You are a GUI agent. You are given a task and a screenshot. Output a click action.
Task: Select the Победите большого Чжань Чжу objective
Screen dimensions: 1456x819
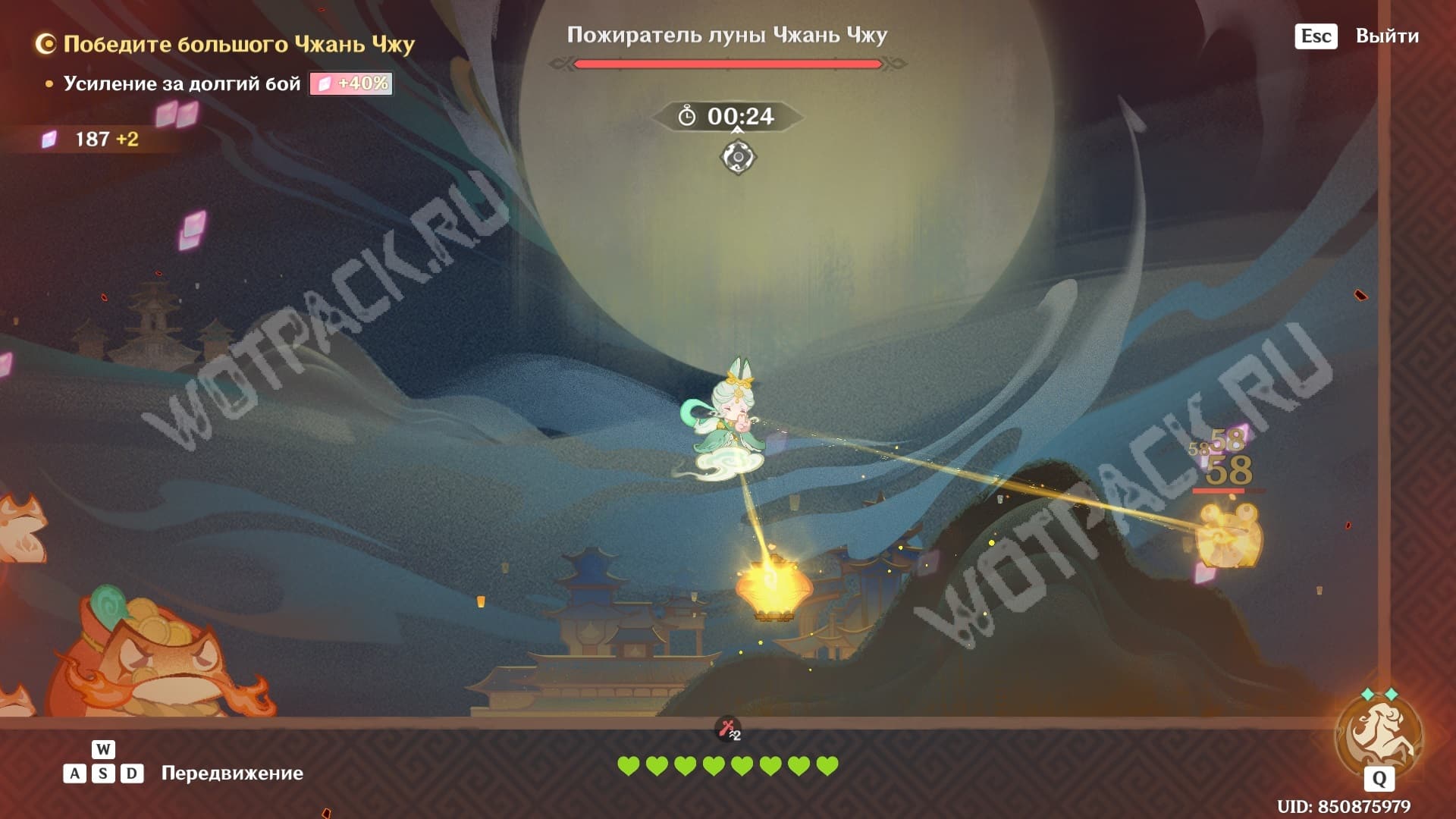pos(238,44)
